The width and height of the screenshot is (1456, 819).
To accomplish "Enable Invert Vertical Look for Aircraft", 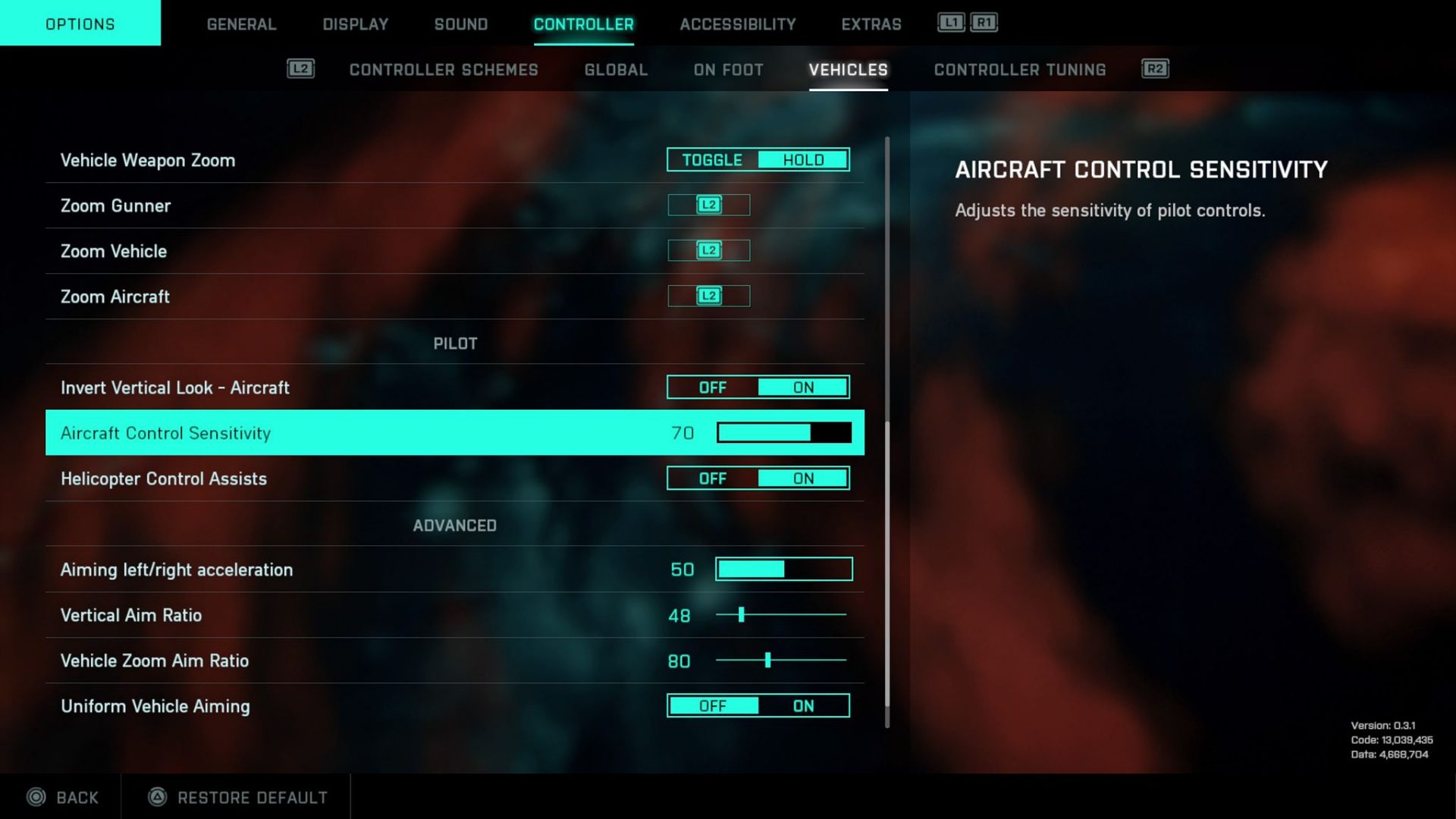I will point(802,387).
